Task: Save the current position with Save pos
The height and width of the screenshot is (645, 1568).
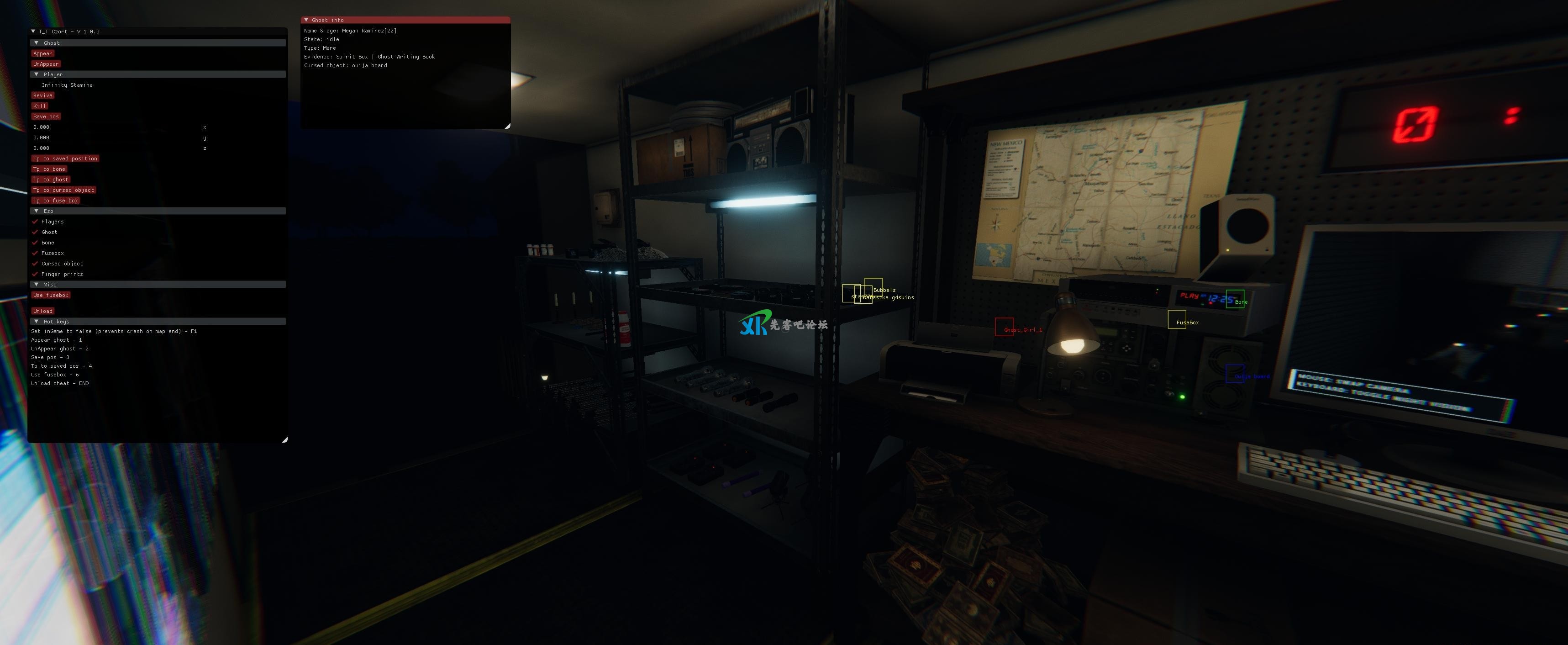Action: (x=46, y=116)
